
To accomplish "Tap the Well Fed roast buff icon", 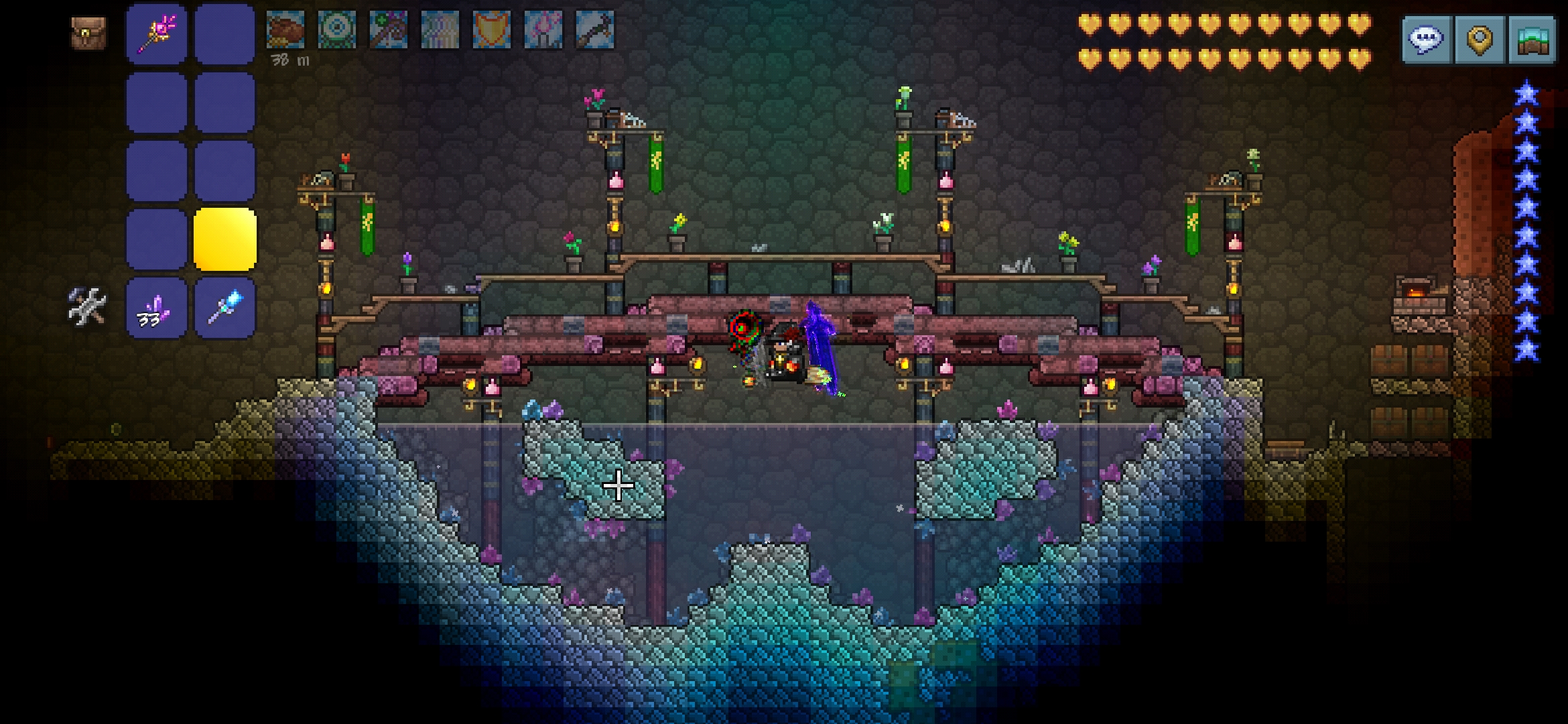I will click(x=285, y=30).
